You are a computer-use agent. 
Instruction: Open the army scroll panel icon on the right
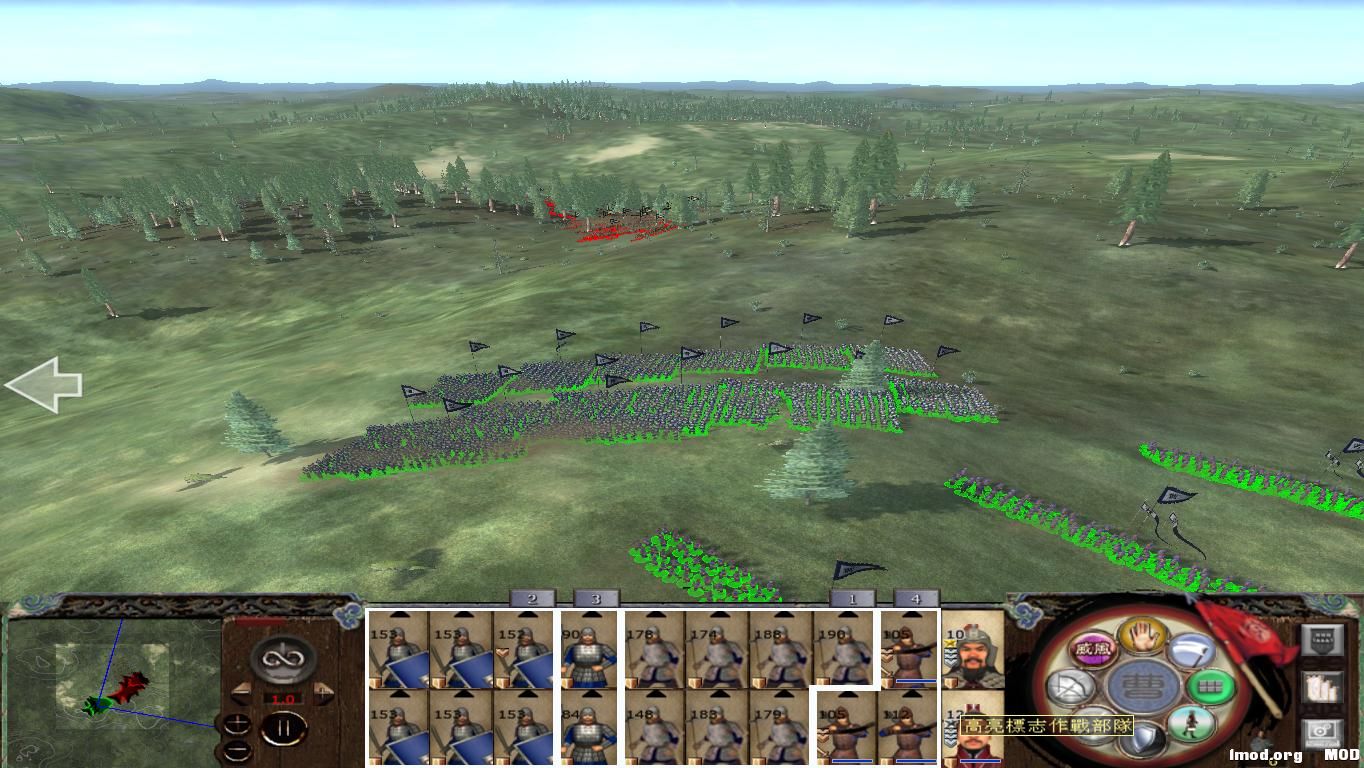coord(1323,689)
